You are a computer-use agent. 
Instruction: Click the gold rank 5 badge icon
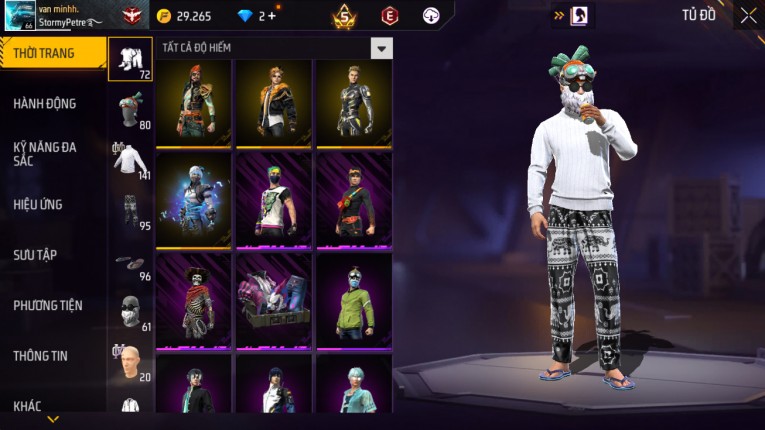(x=344, y=16)
